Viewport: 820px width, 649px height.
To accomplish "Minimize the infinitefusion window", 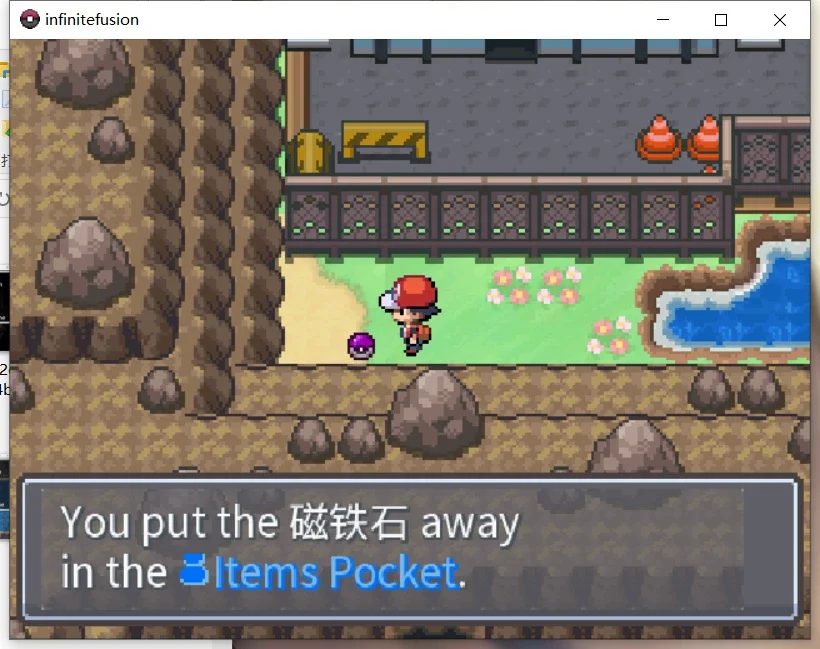I will tap(662, 20).
